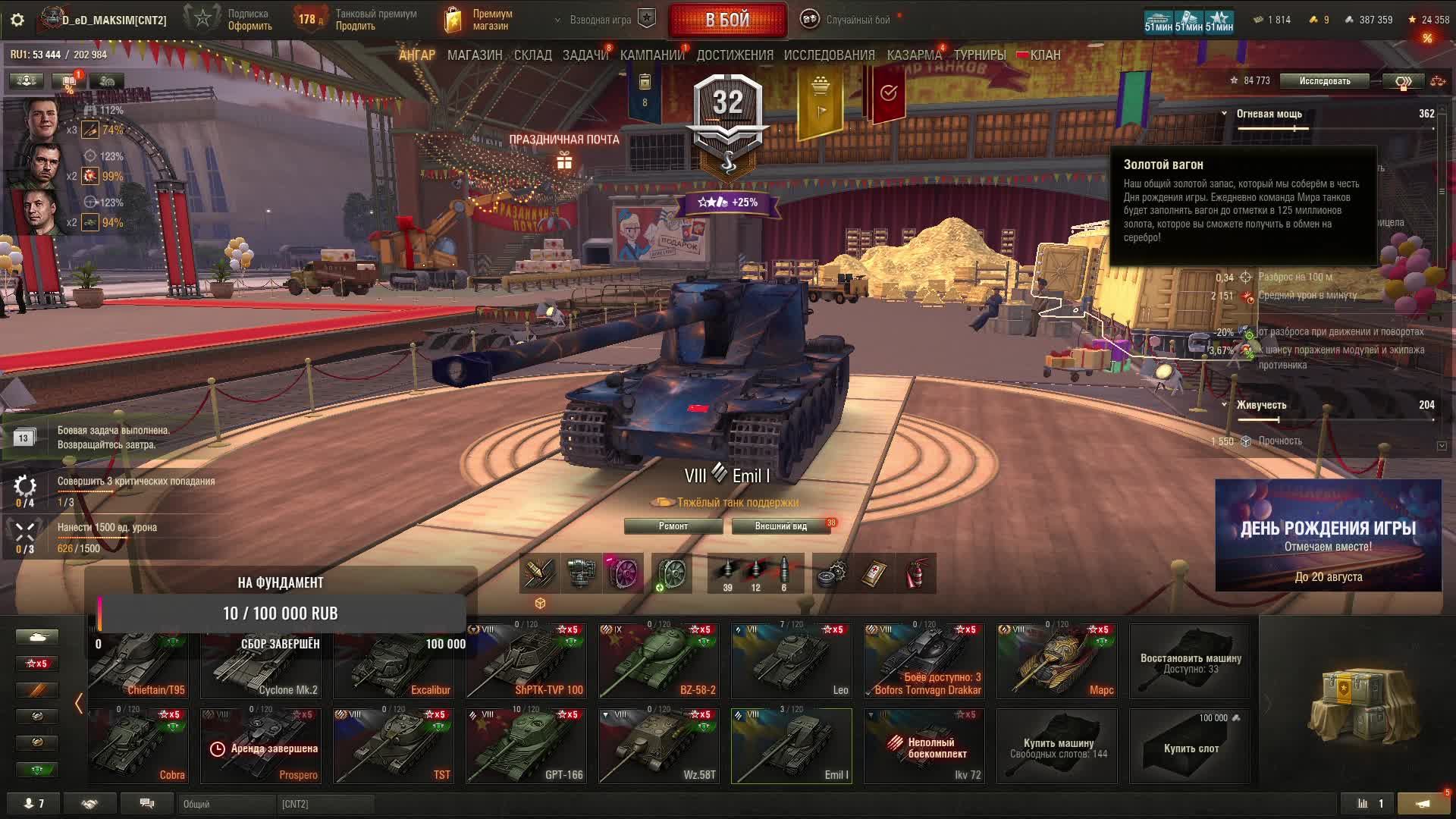The height and width of the screenshot is (819, 1456).
Task: Choose the ShPTK-TVP 100 tank
Action: pyautogui.click(x=526, y=661)
